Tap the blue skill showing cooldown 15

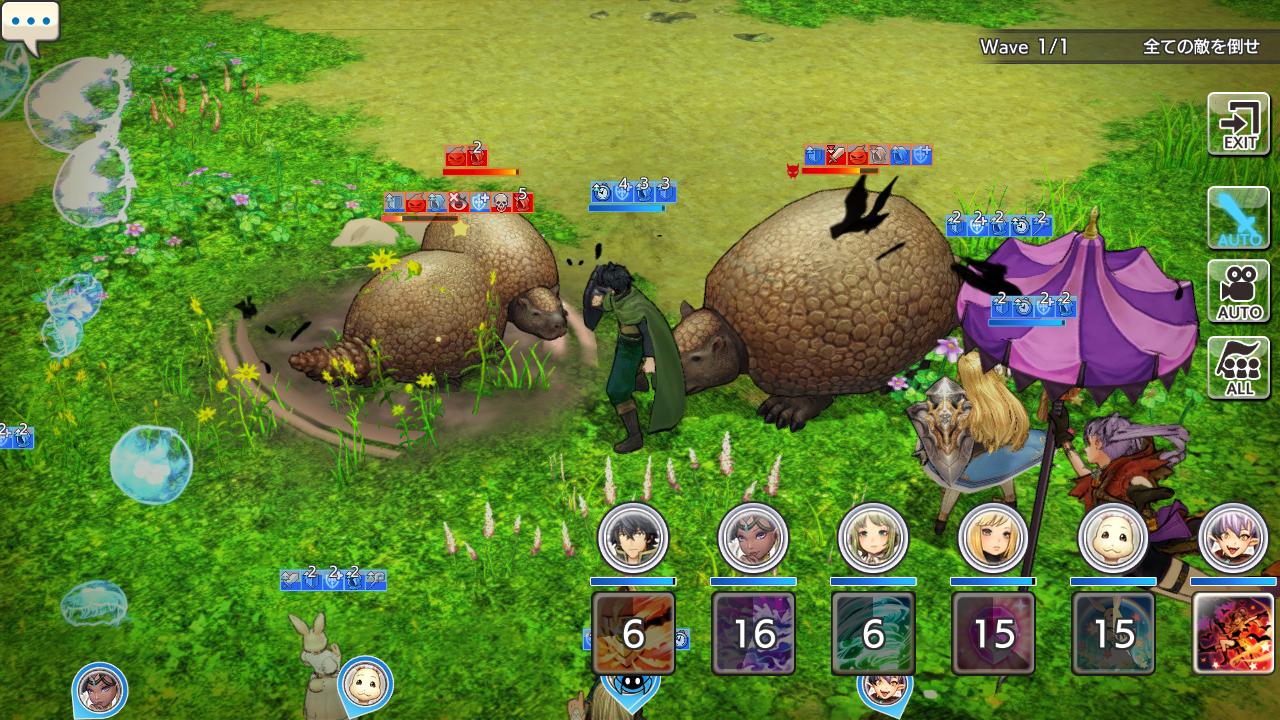[1113, 633]
